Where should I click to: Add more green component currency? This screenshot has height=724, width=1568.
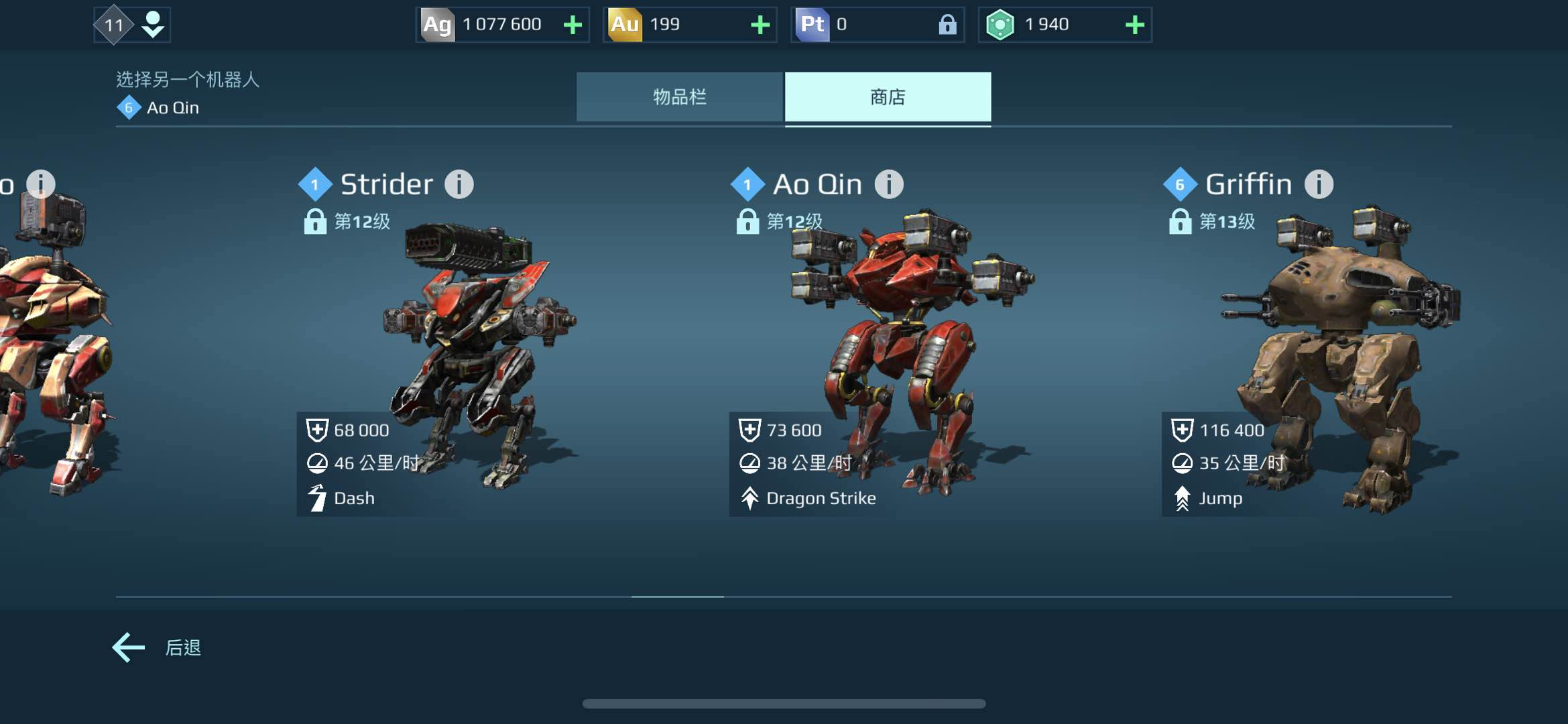1134,25
